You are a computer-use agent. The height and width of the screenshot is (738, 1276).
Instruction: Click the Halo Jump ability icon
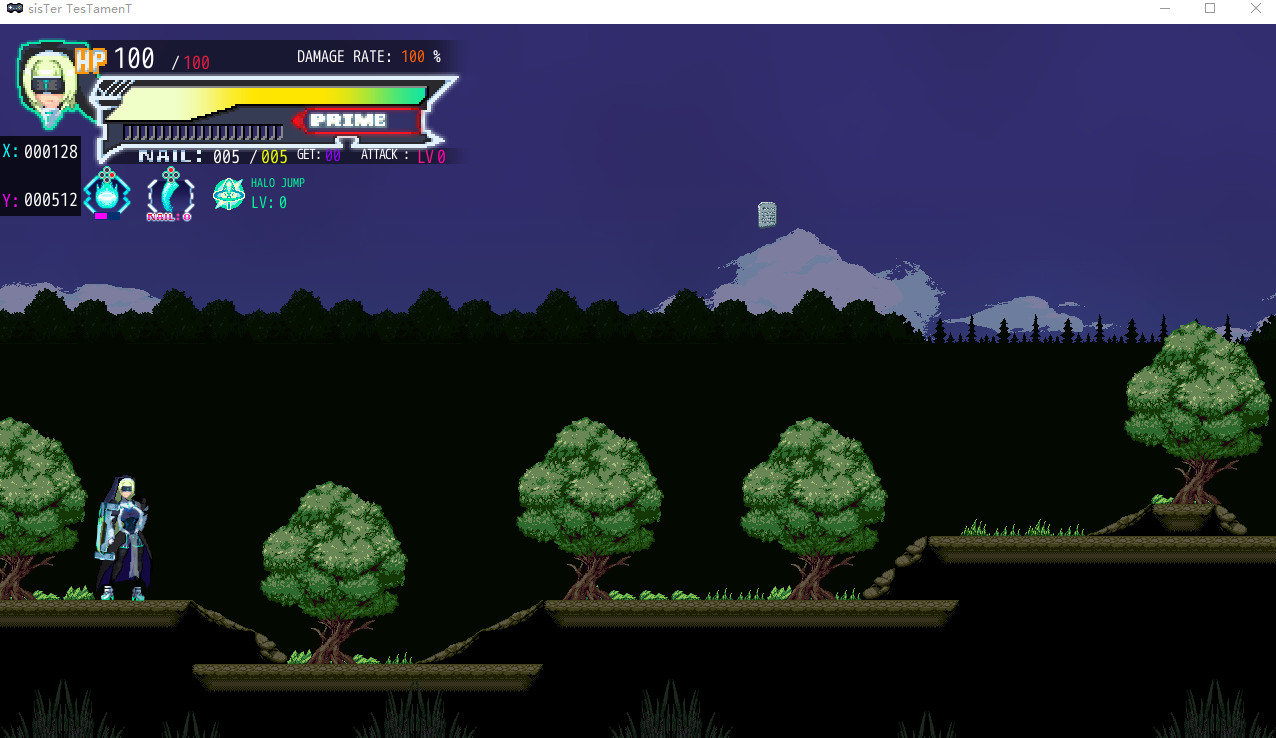pos(229,194)
